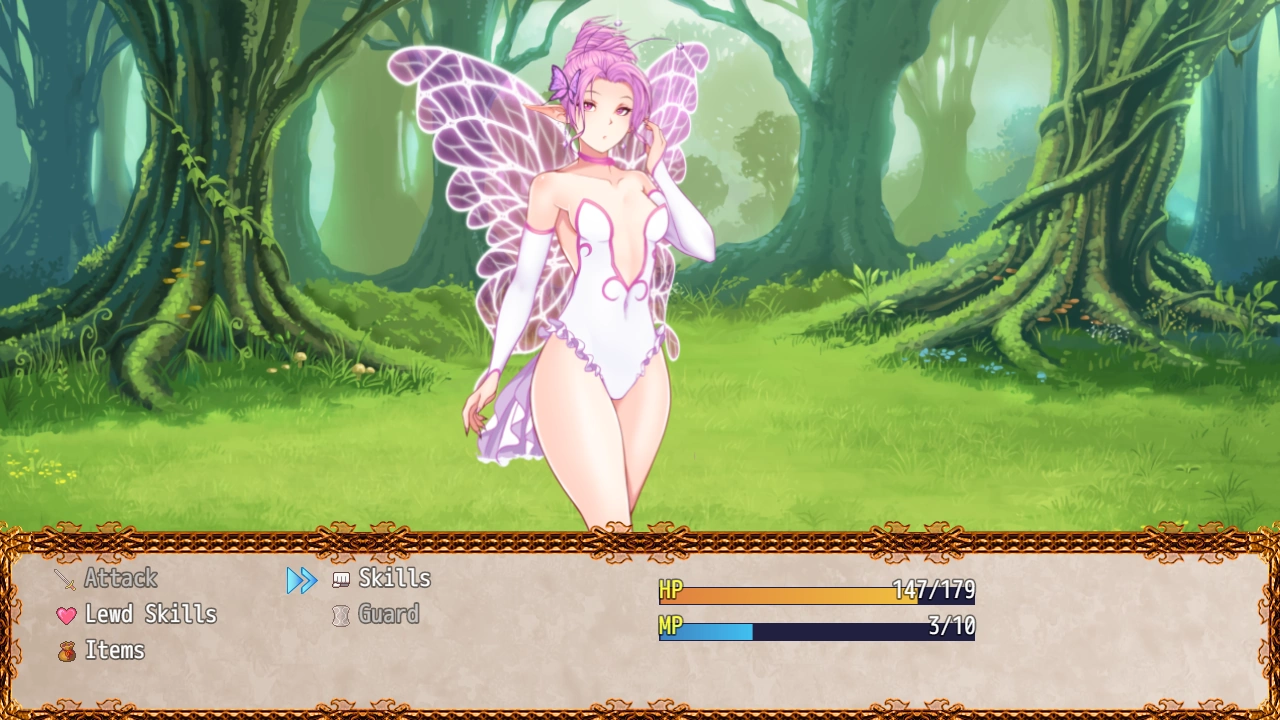This screenshot has height=720, width=1280.
Task: Open the Items menu
Action: [114, 650]
